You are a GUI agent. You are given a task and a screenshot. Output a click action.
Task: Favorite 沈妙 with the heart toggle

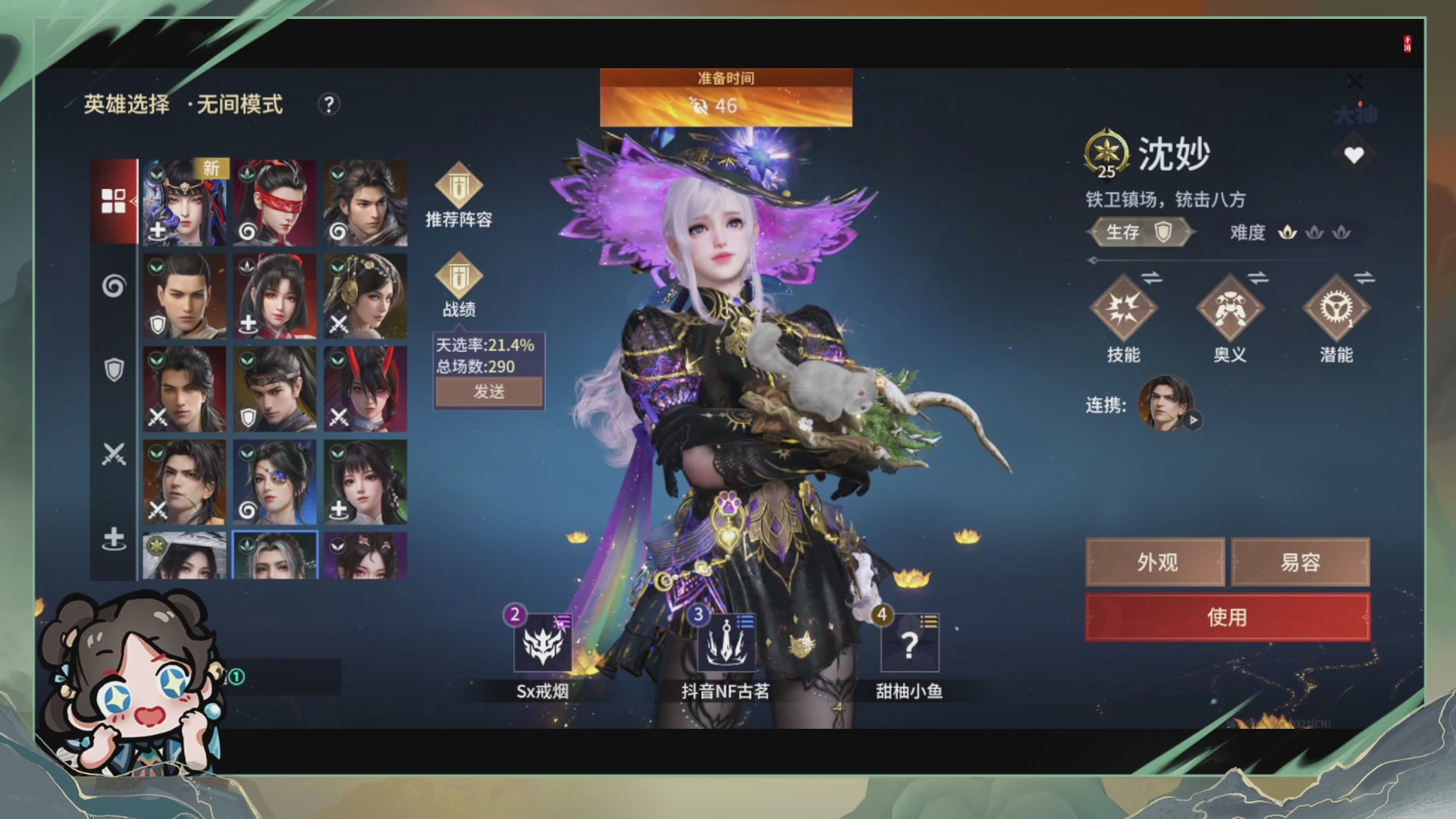(x=1353, y=155)
